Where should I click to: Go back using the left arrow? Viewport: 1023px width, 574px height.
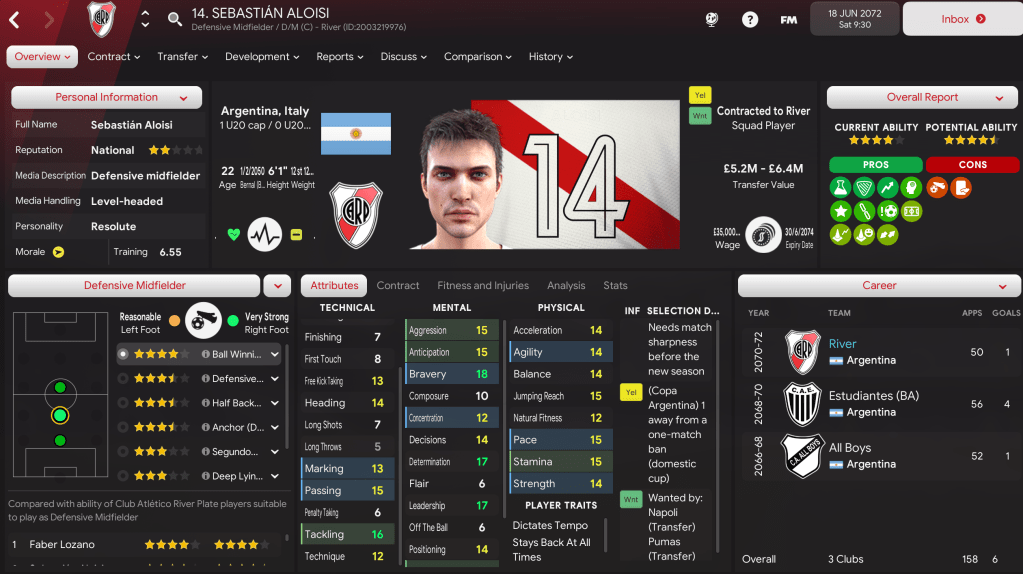pyautogui.click(x=15, y=19)
